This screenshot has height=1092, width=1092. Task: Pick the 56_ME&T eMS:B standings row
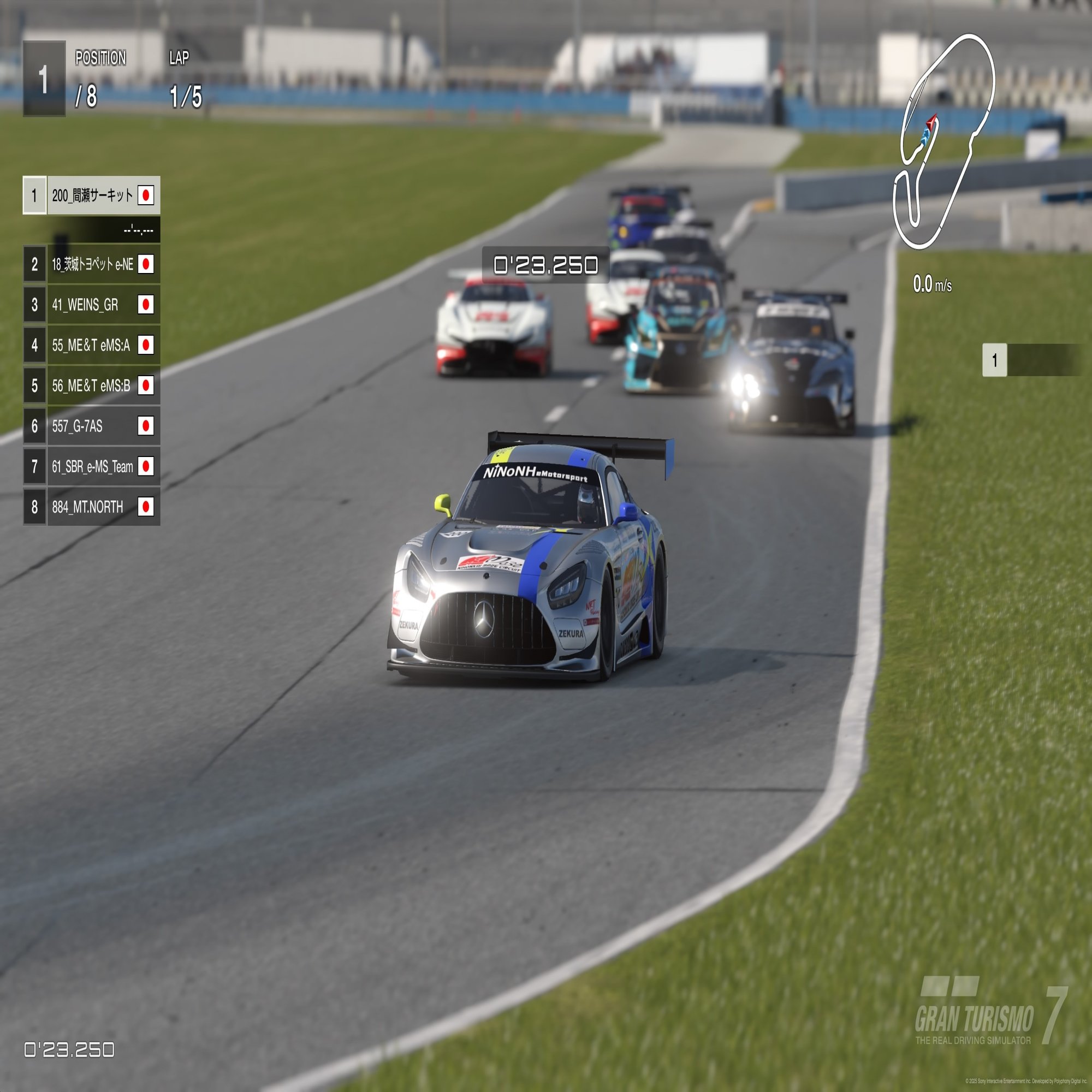92,385
